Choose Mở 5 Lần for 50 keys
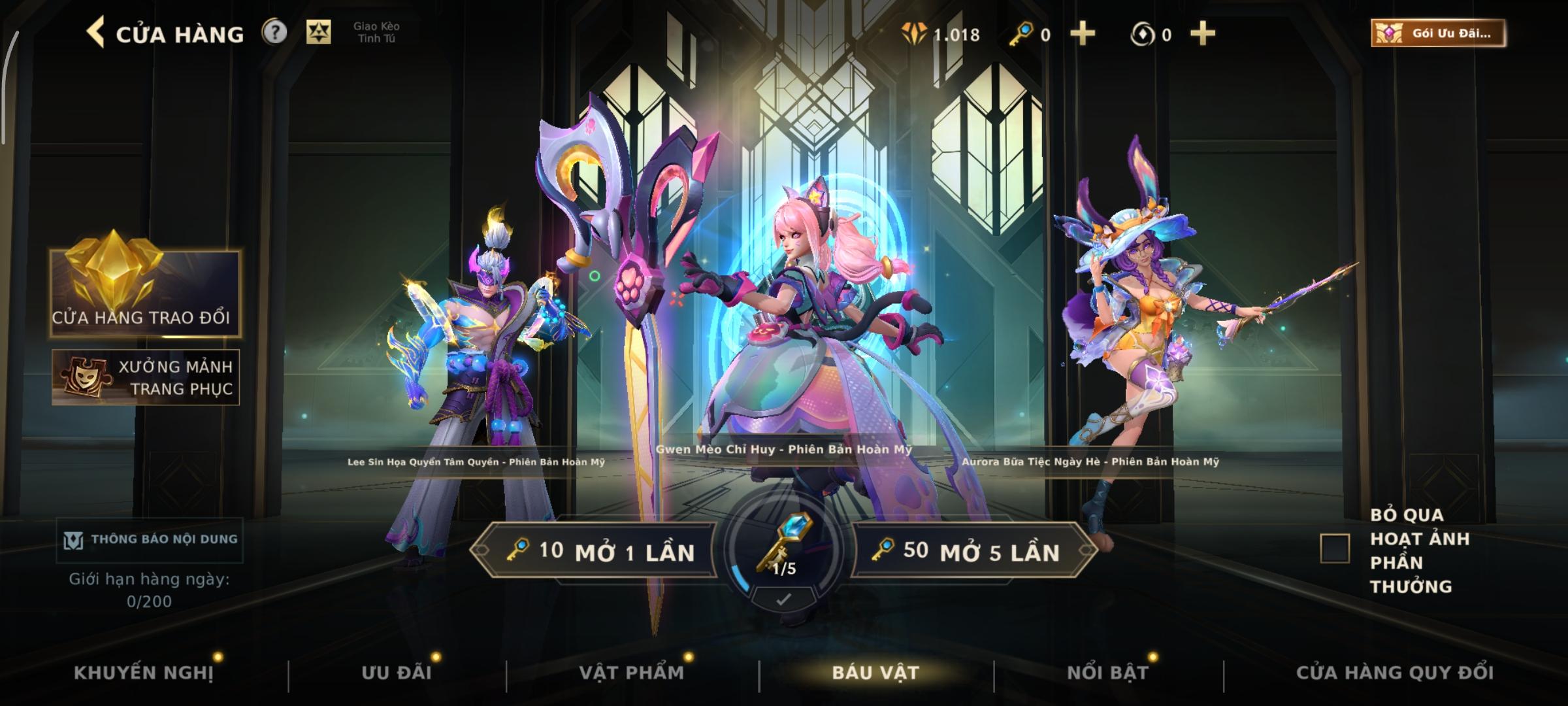Viewport: 1568px width, 706px height. pos(973,551)
